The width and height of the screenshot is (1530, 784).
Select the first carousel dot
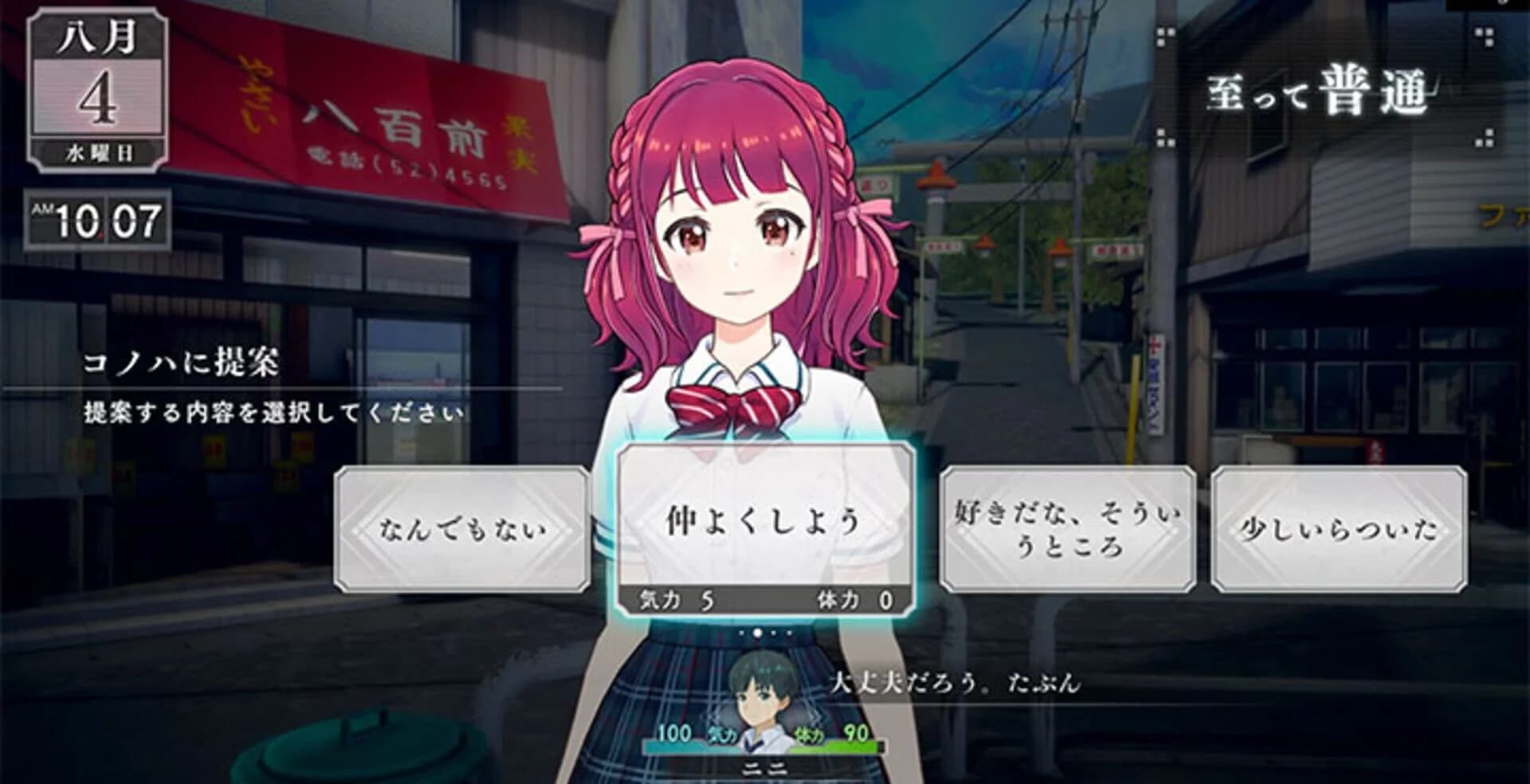(743, 633)
